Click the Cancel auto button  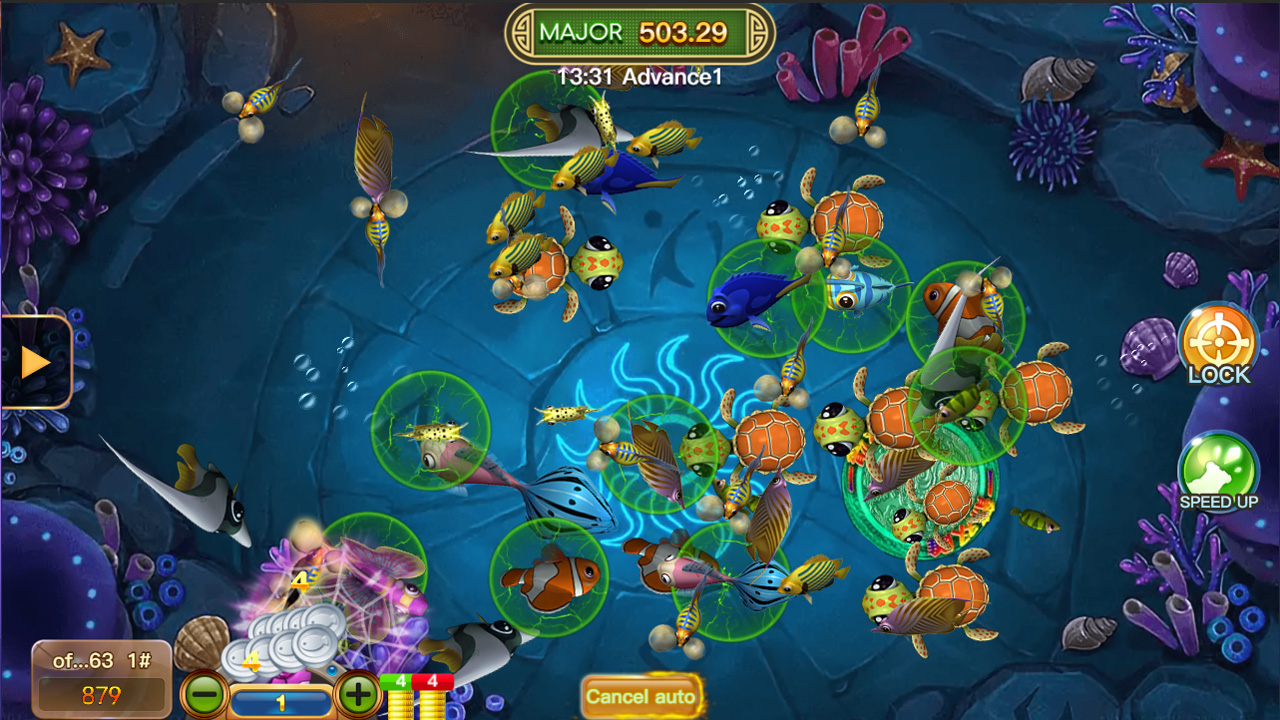click(x=641, y=696)
